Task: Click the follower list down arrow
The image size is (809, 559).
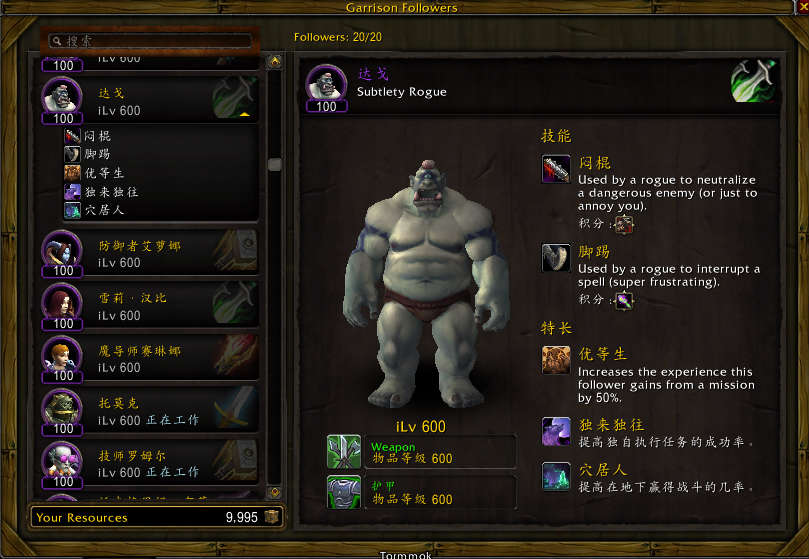Action: click(x=275, y=492)
